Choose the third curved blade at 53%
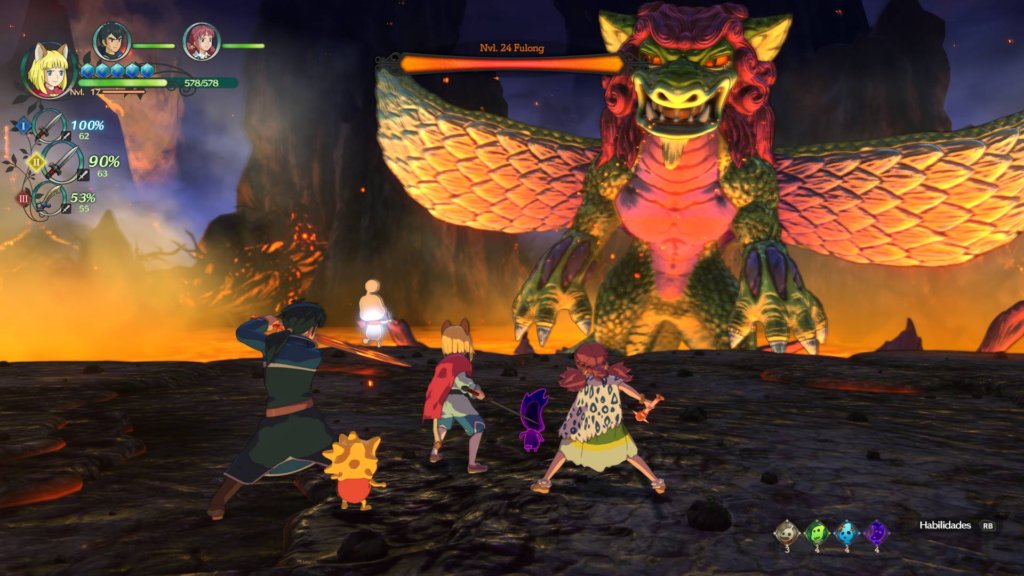The width and height of the screenshot is (1024, 576). pyautogui.click(x=48, y=198)
